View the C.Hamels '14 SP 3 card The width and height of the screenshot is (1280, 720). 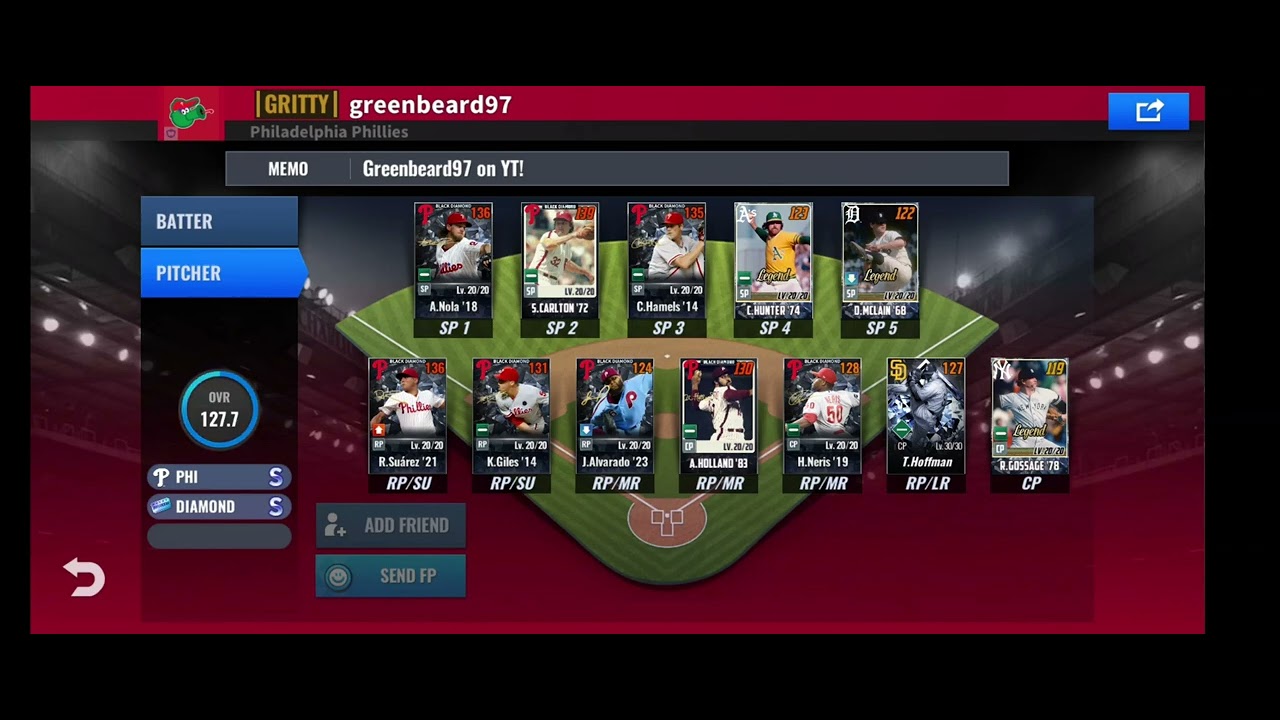667,260
